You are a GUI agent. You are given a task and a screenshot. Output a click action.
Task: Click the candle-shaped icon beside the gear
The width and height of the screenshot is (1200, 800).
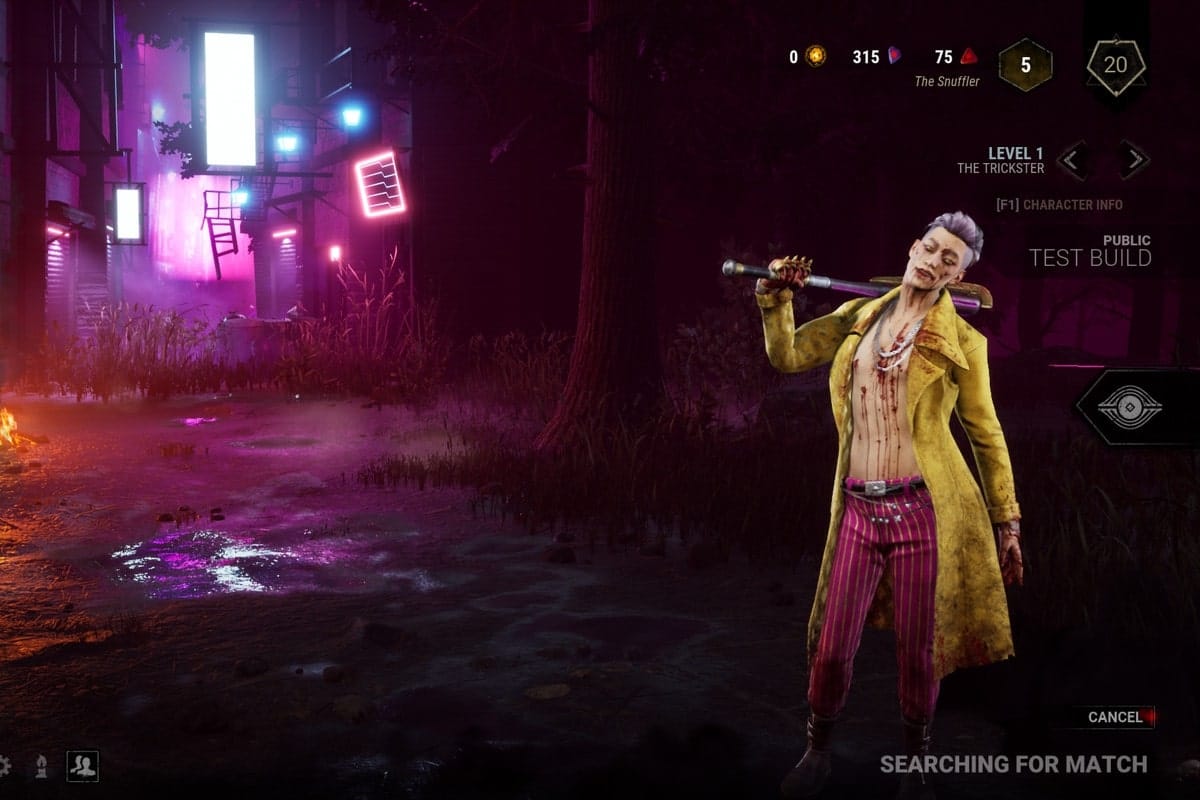pyautogui.click(x=41, y=767)
